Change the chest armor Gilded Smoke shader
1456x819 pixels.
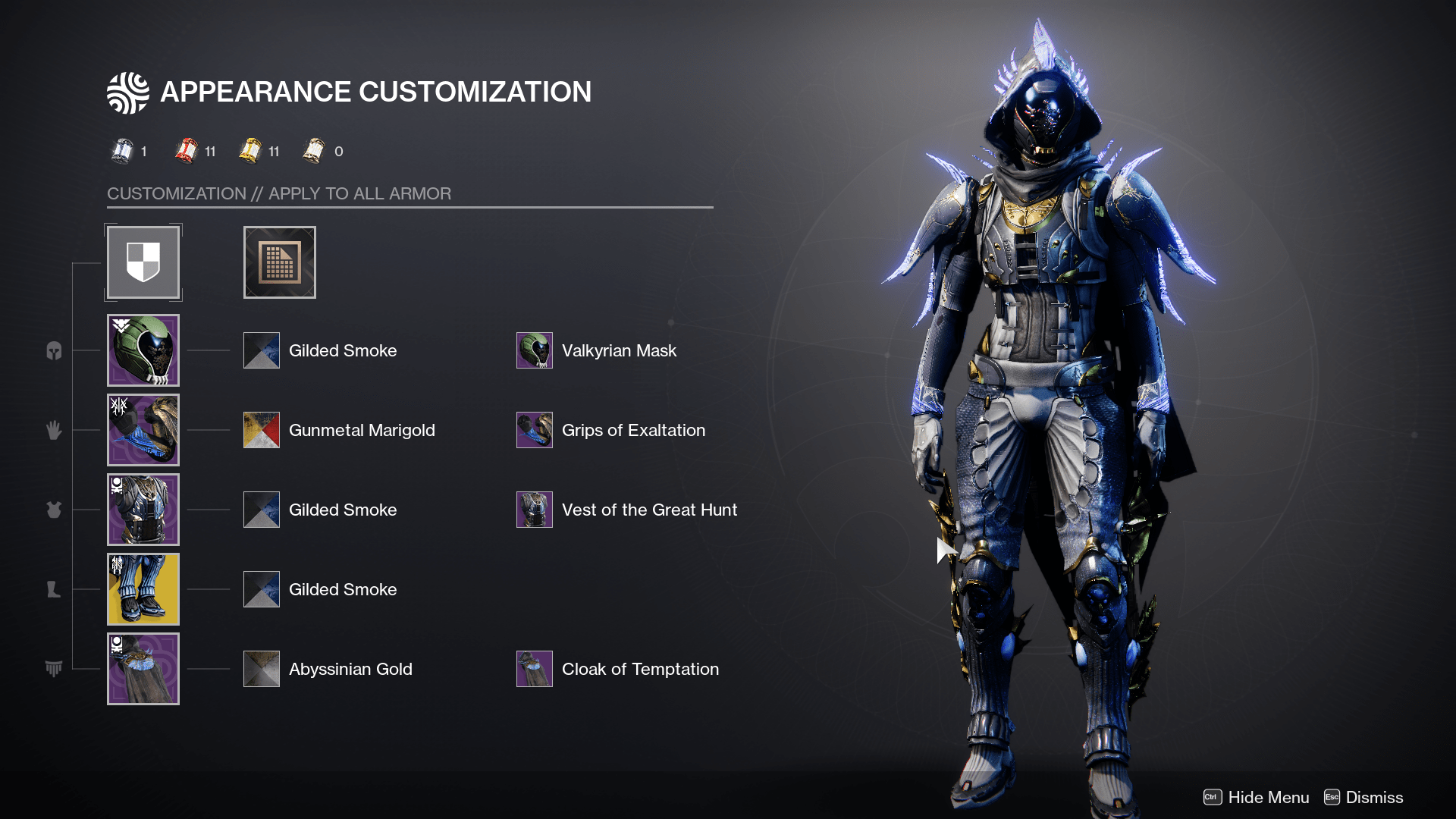[262, 510]
